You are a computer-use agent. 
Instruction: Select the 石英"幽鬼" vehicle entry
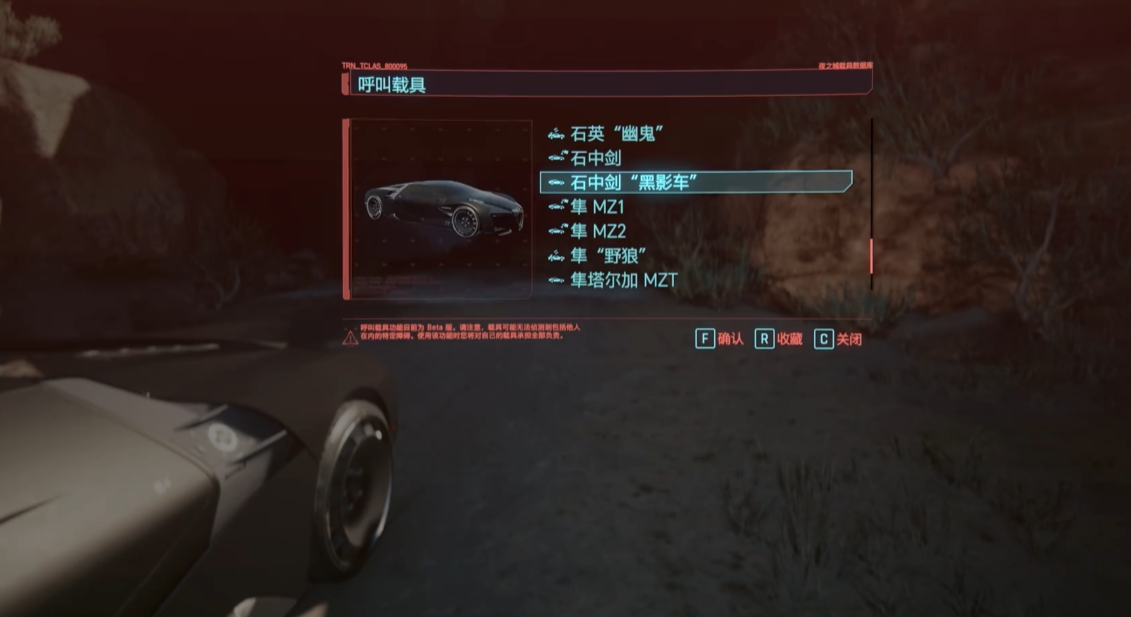617,133
